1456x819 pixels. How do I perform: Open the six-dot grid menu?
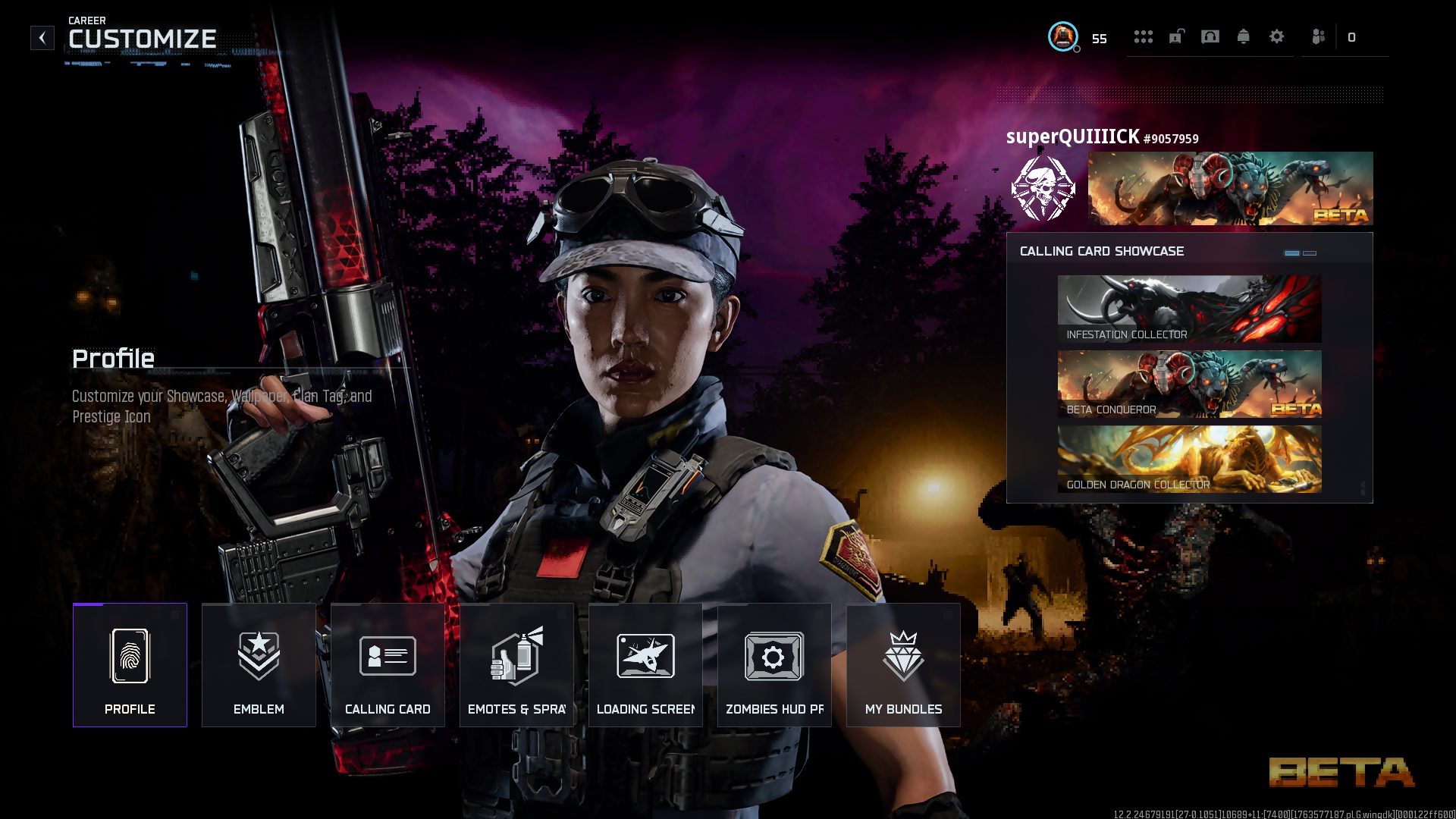pos(1143,36)
